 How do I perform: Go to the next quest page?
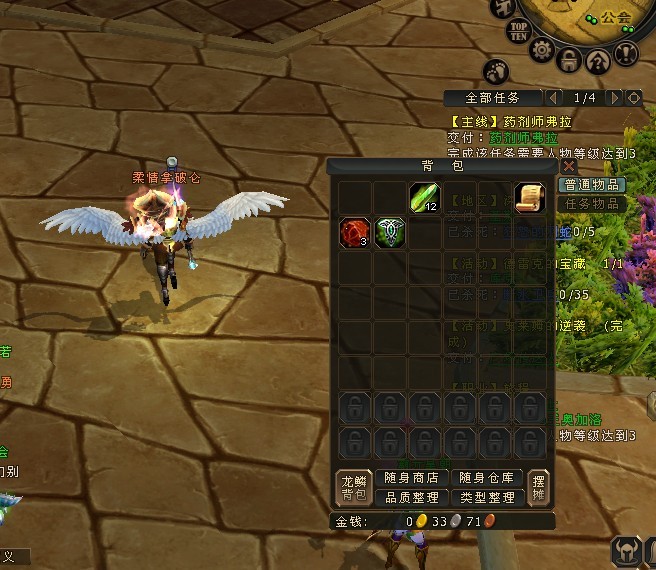(x=613, y=98)
